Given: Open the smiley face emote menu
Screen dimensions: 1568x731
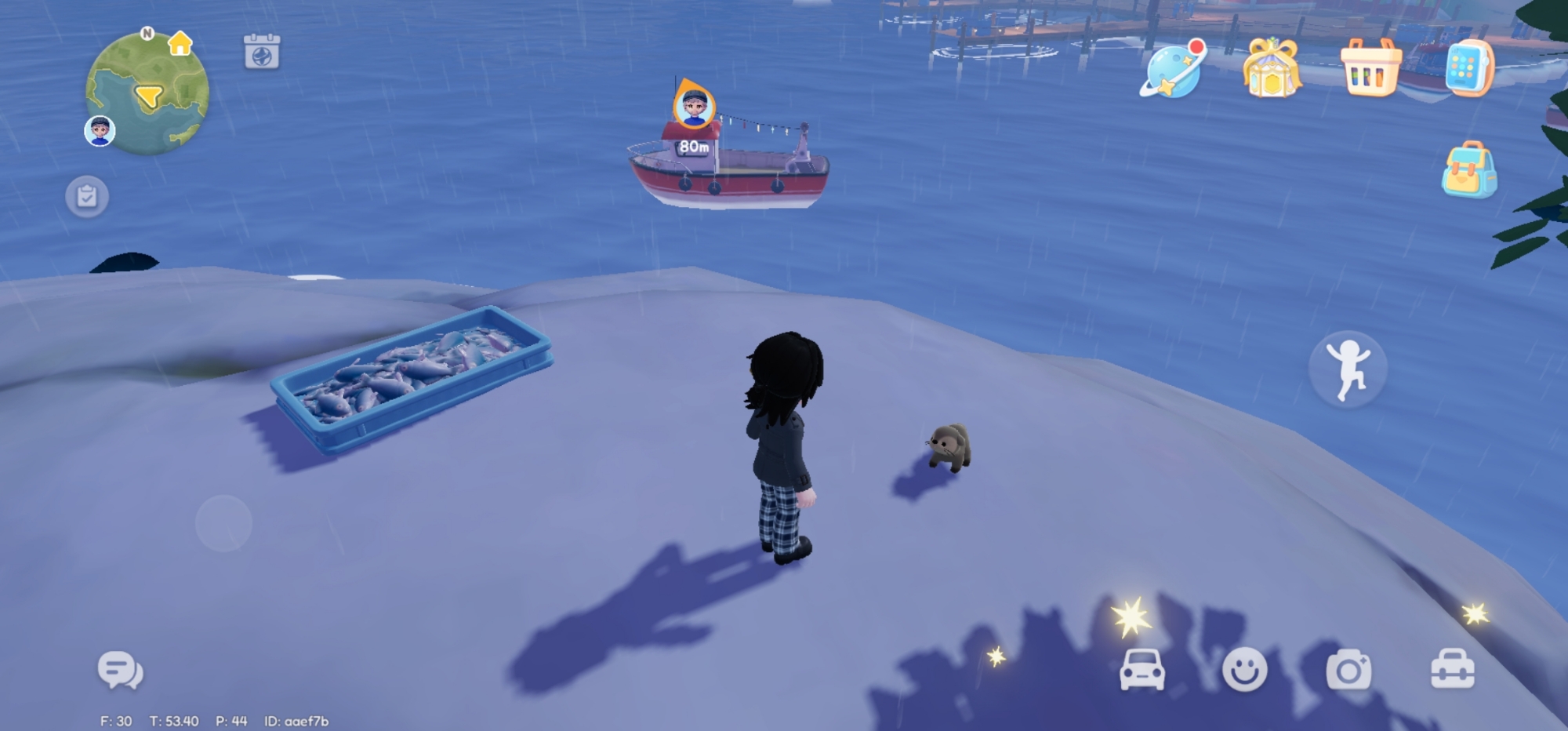Looking at the screenshot, I should click(x=1244, y=671).
